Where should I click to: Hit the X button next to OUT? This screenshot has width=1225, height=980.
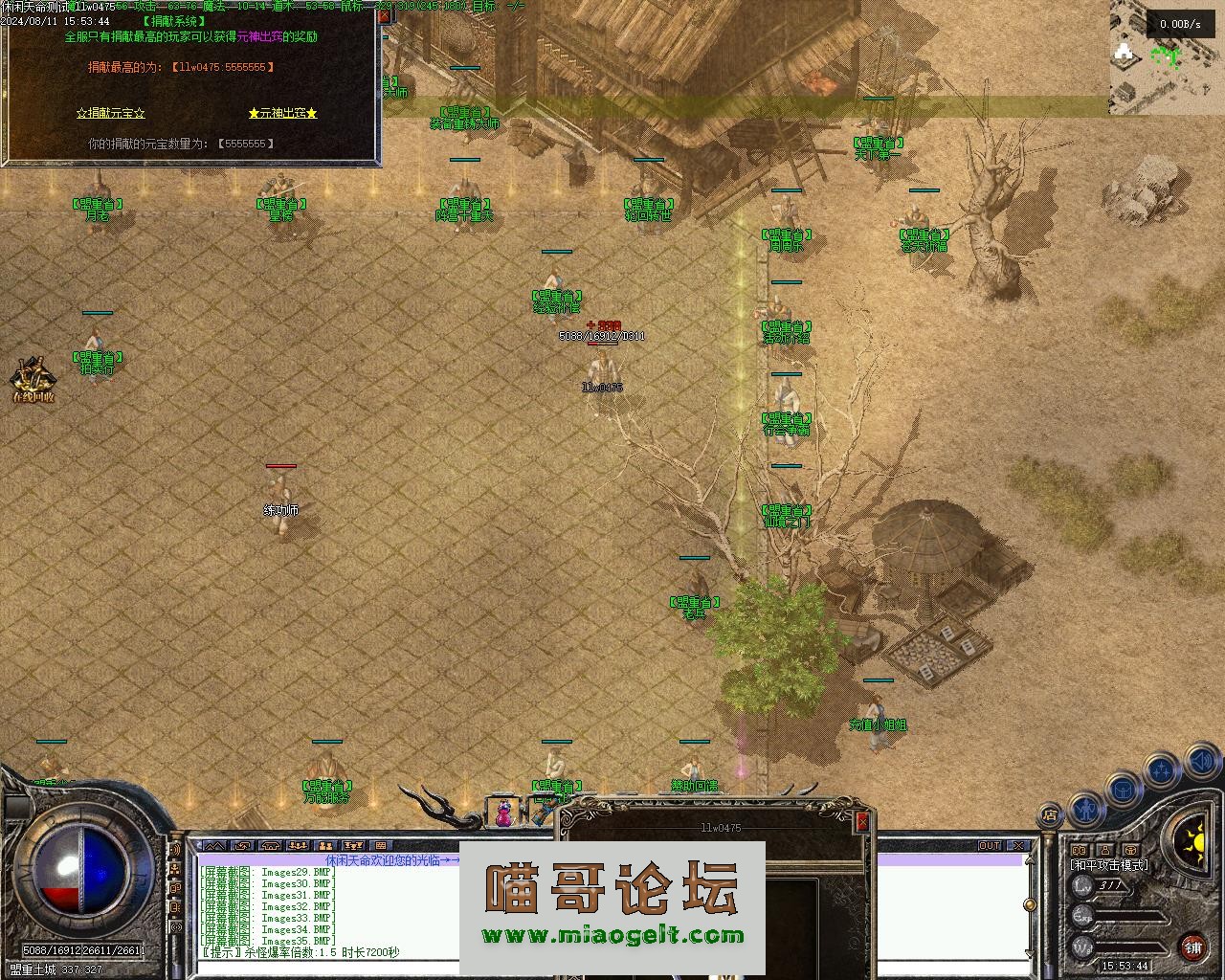click(x=1018, y=846)
